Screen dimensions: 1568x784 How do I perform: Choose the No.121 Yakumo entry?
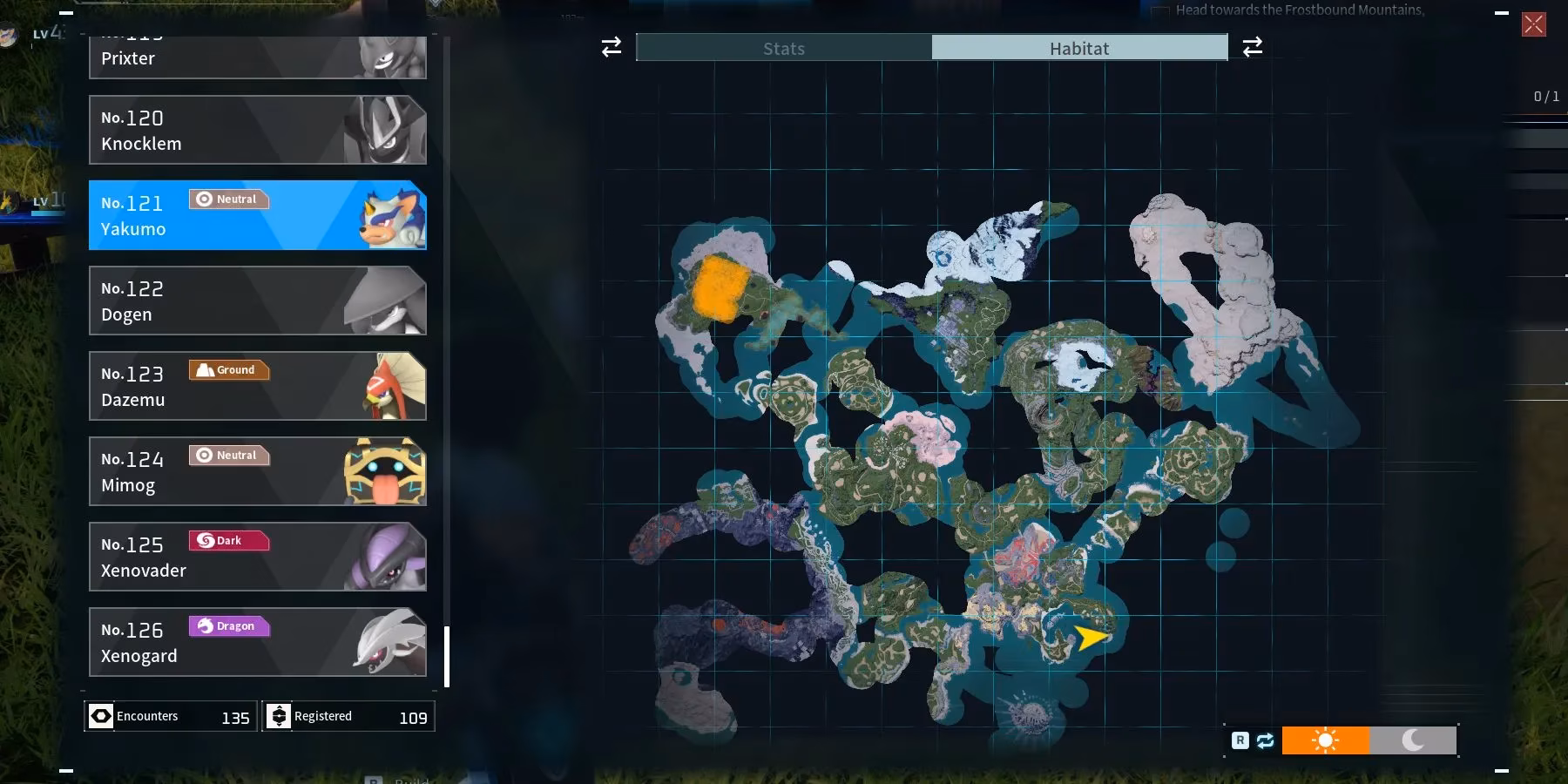pyautogui.click(x=257, y=215)
